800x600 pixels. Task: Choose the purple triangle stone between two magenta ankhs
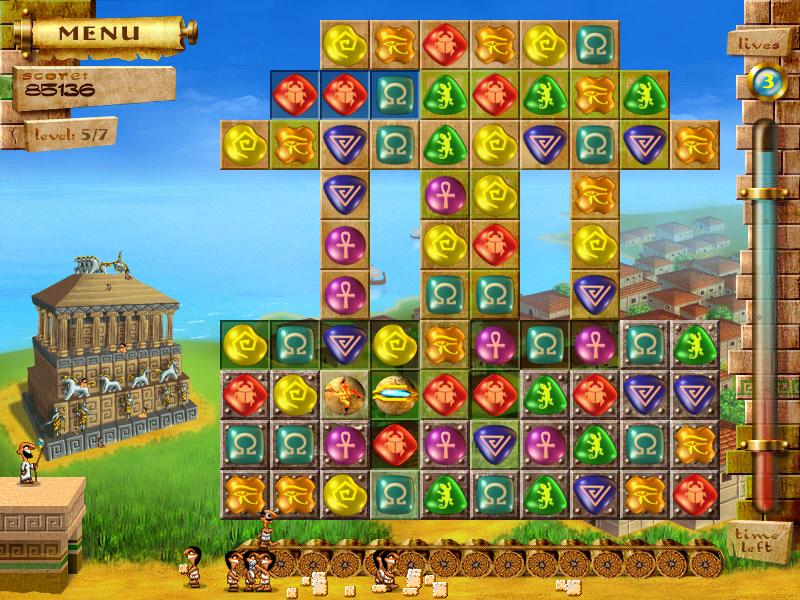(494, 440)
